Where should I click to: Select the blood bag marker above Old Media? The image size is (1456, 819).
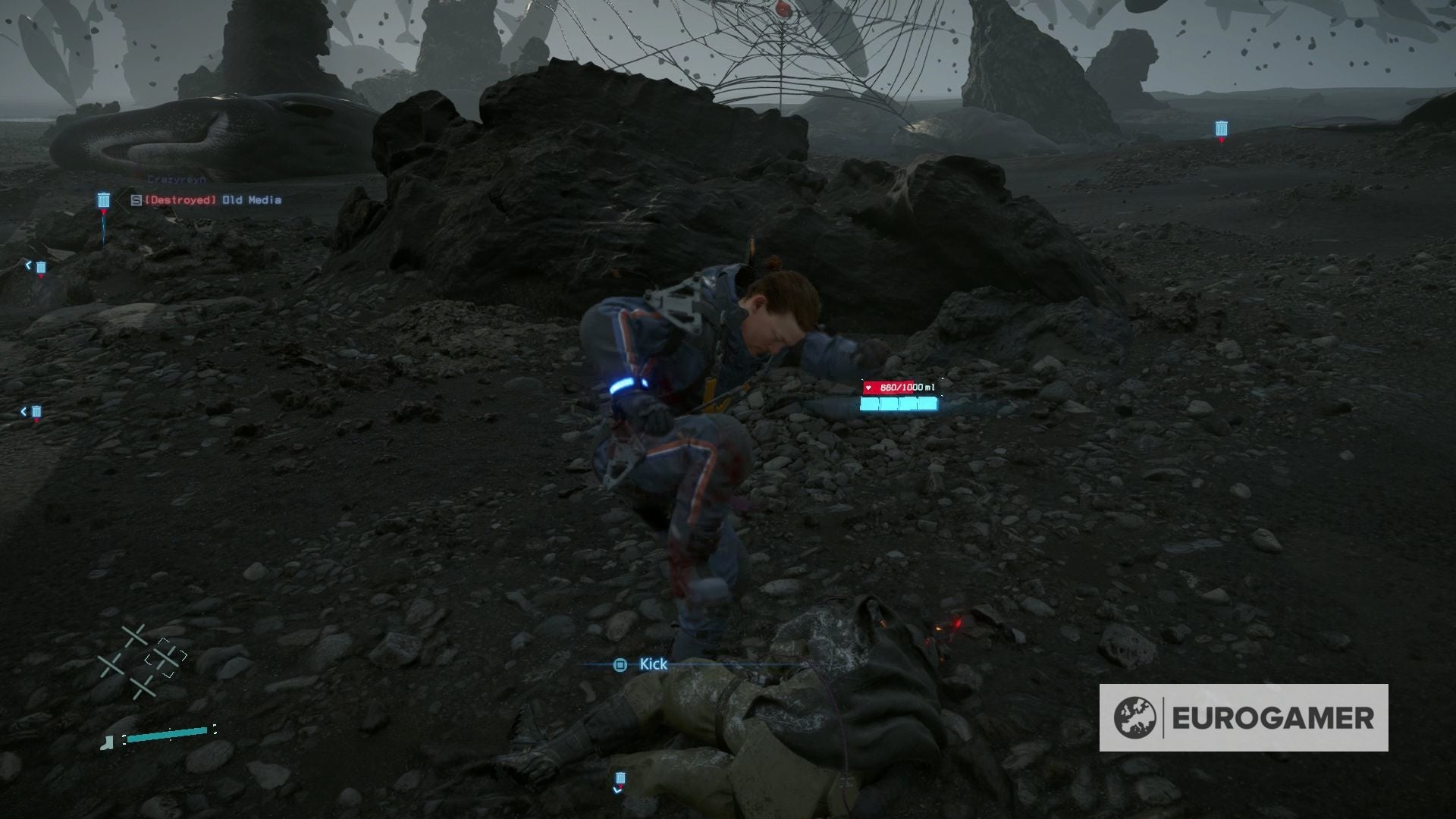(x=104, y=199)
